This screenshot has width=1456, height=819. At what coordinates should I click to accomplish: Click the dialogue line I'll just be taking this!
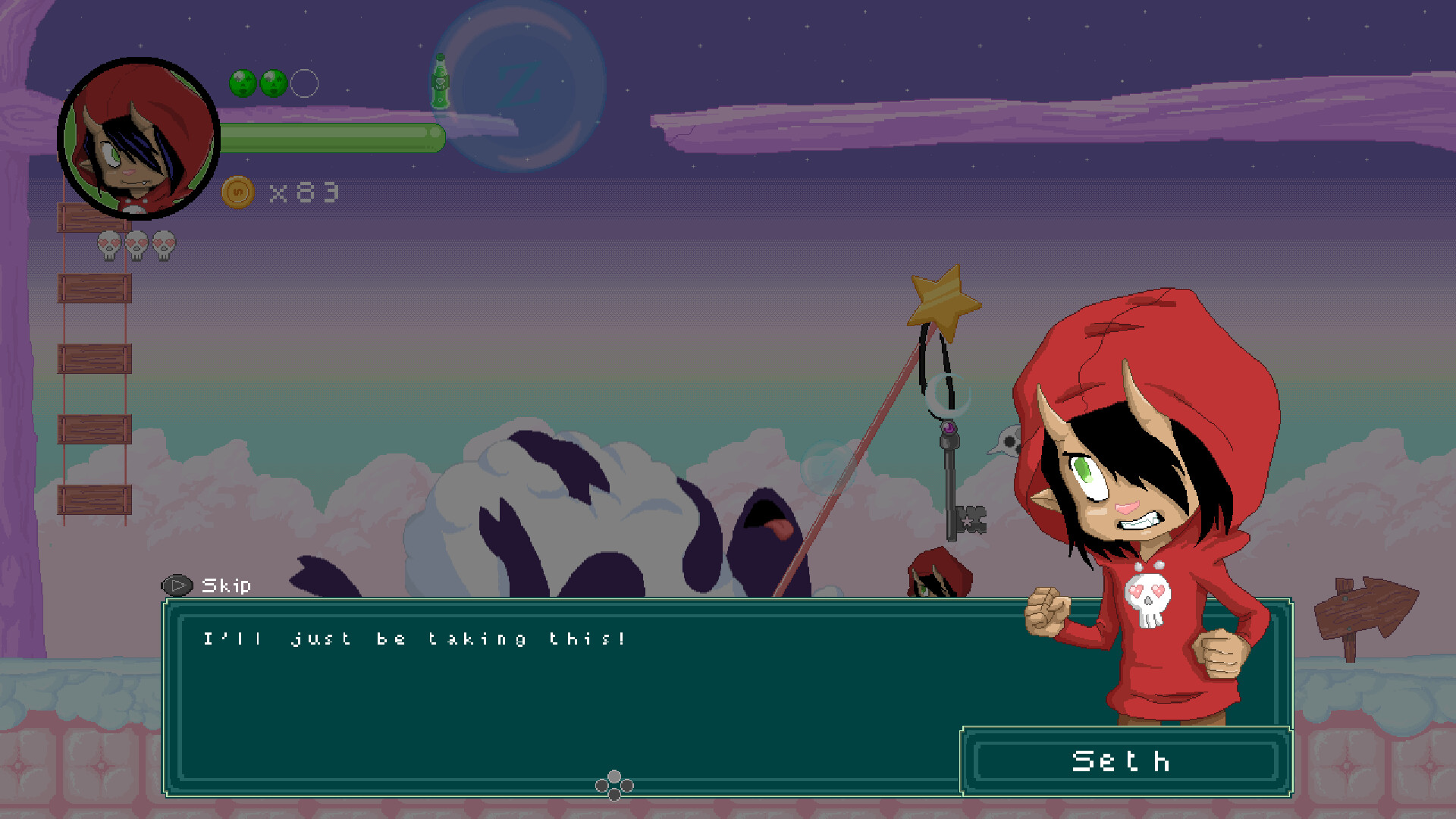(x=413, y=638)
